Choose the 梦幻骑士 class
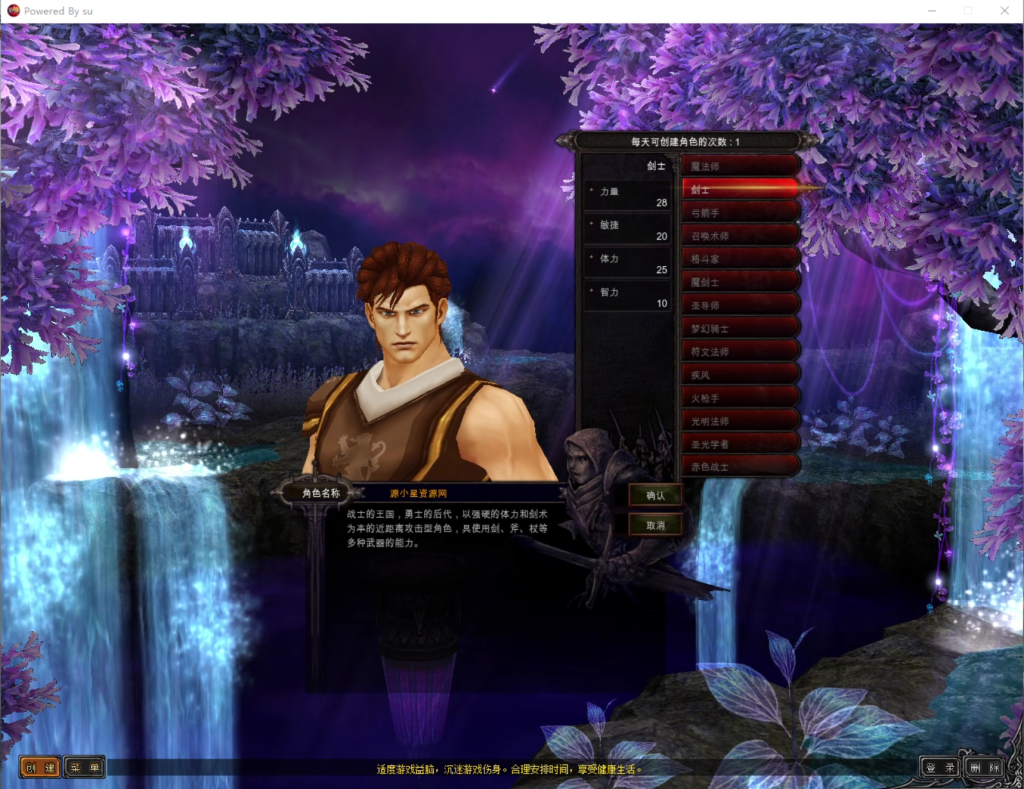 (x=740, y=328)
